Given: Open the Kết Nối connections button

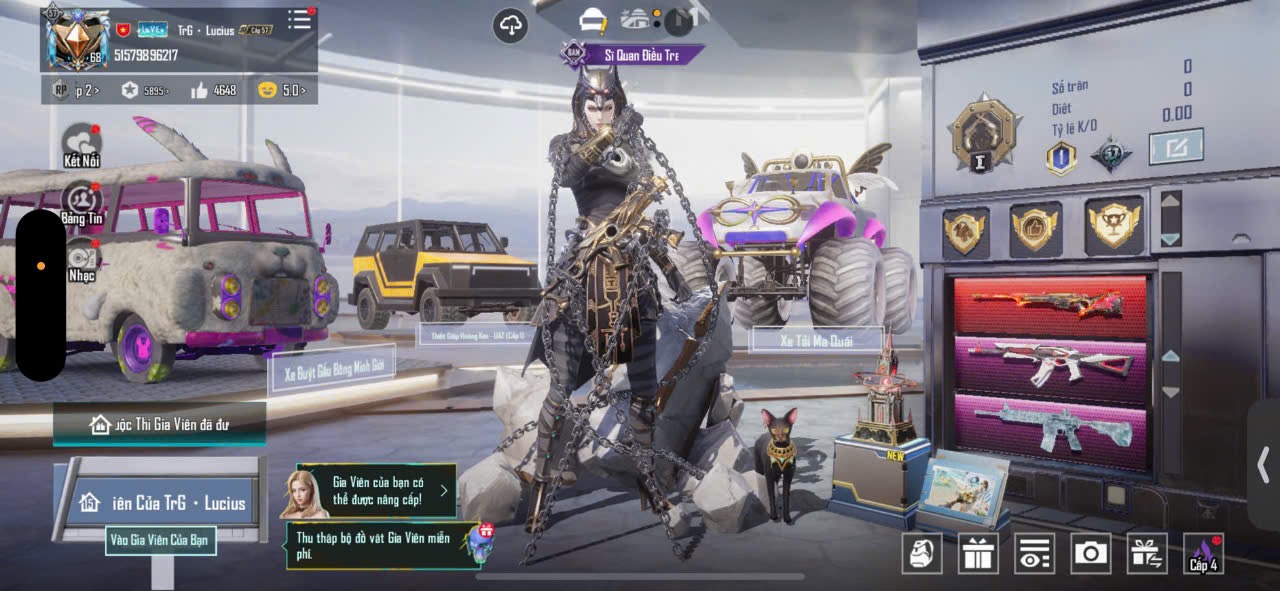Looking at the screenshot, I should pos(82,145).
